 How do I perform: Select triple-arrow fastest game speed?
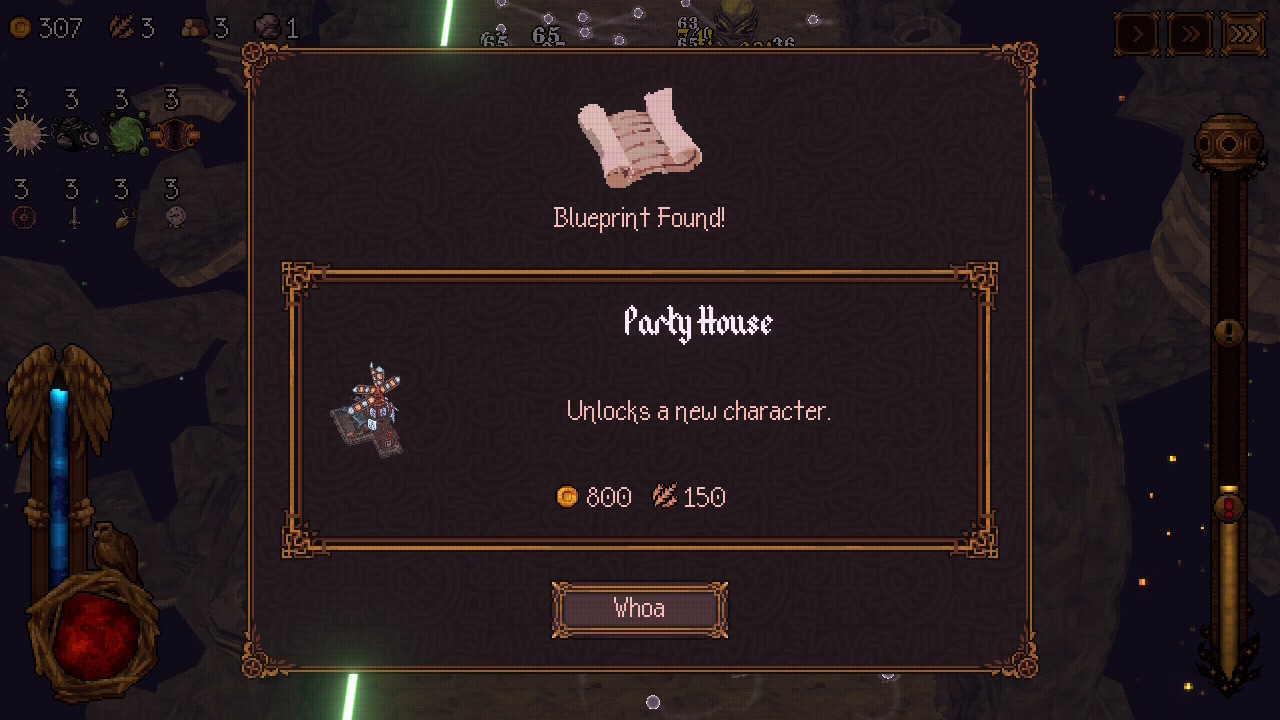[1243, 35]
